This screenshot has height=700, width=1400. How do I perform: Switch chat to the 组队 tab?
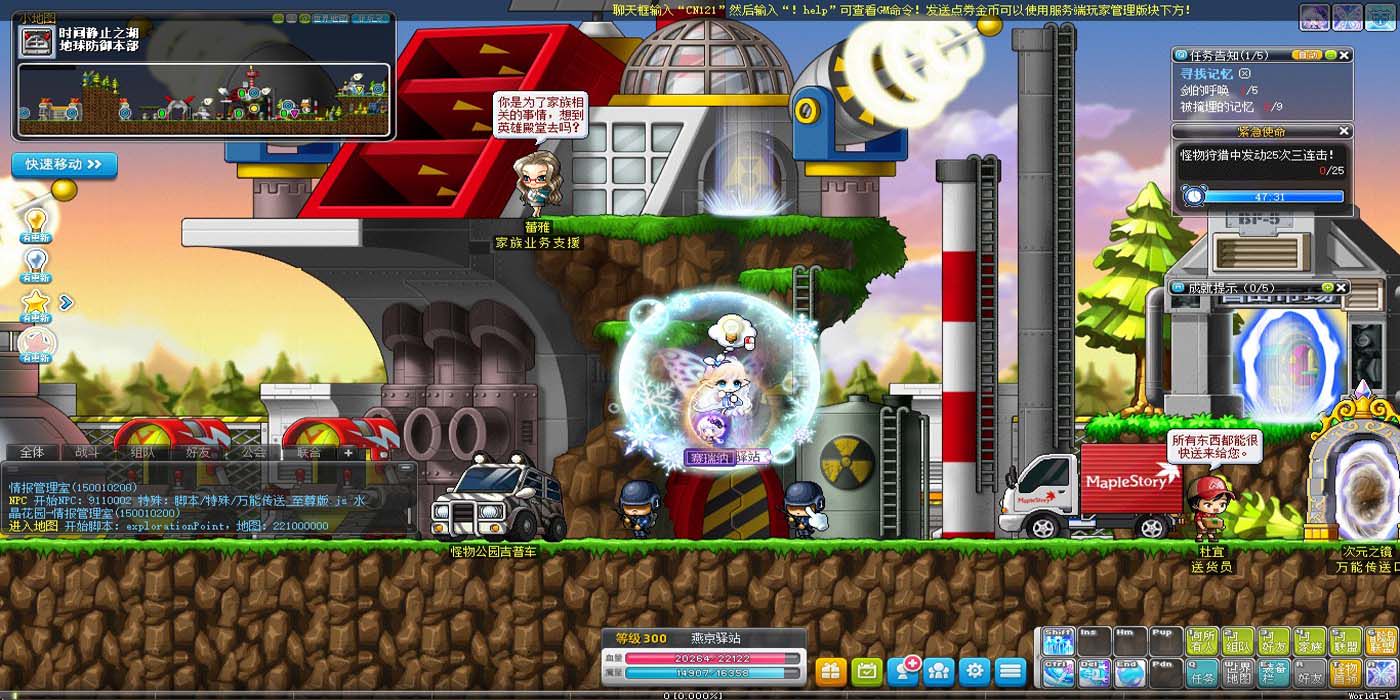coord(142,452)
